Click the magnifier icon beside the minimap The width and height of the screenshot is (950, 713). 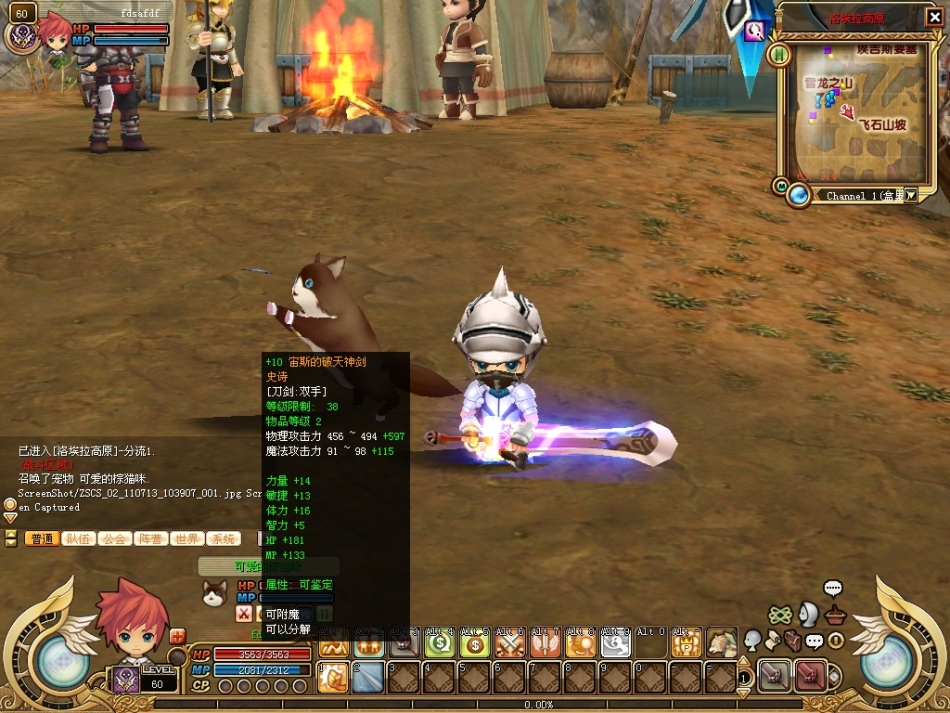tap(755, 30)
